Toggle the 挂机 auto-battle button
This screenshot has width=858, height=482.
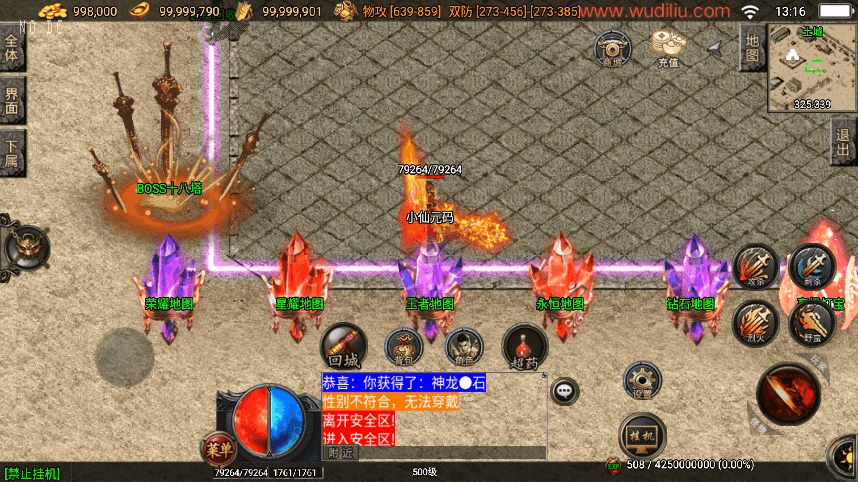tap(642, 436)
